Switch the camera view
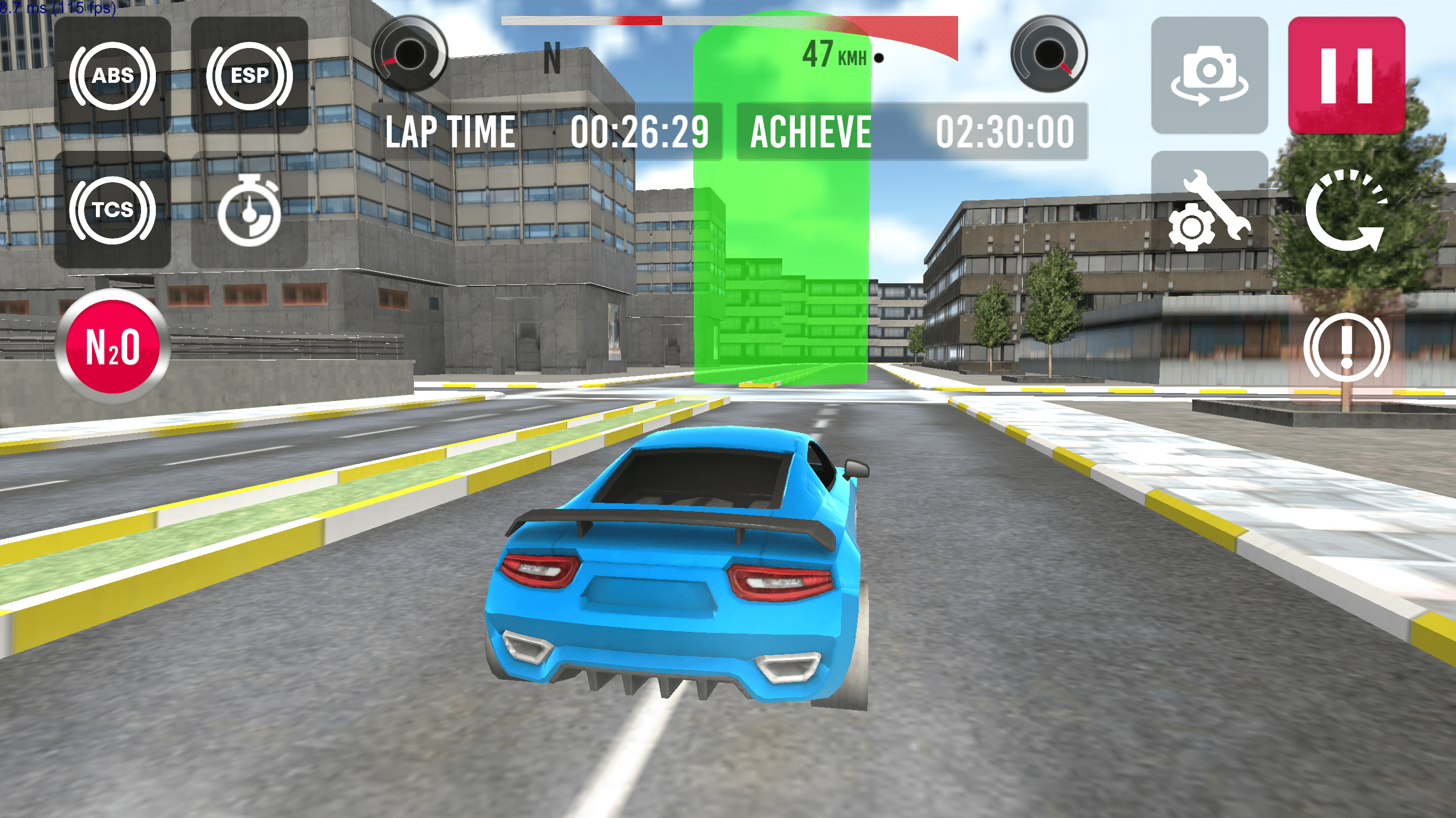Image resolution: width=1456 pixels, height=818 pixels. 1209,76
